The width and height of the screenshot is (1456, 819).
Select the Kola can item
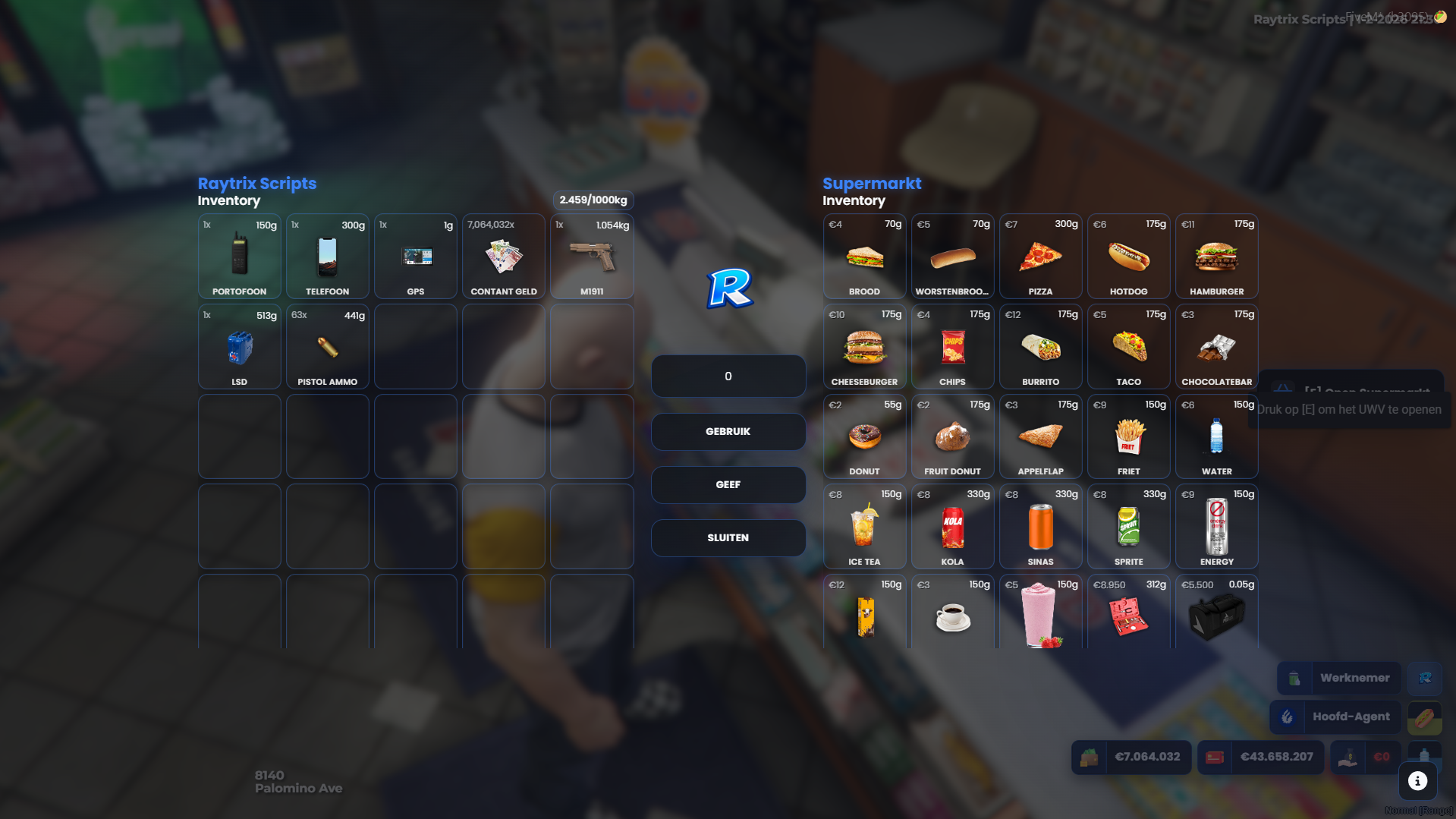tap(952, 527)
